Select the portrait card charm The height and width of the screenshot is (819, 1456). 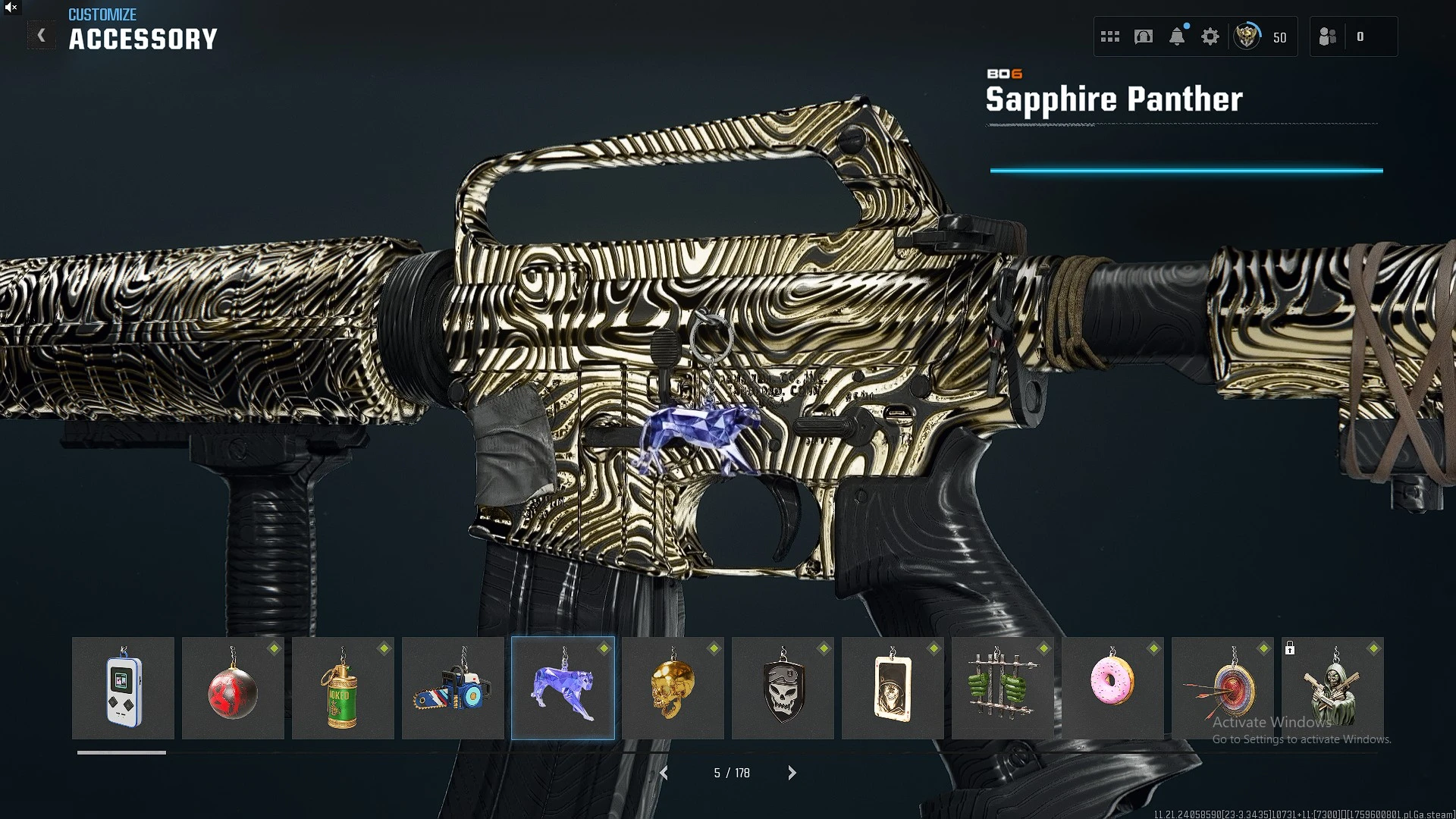coord(893,688)
